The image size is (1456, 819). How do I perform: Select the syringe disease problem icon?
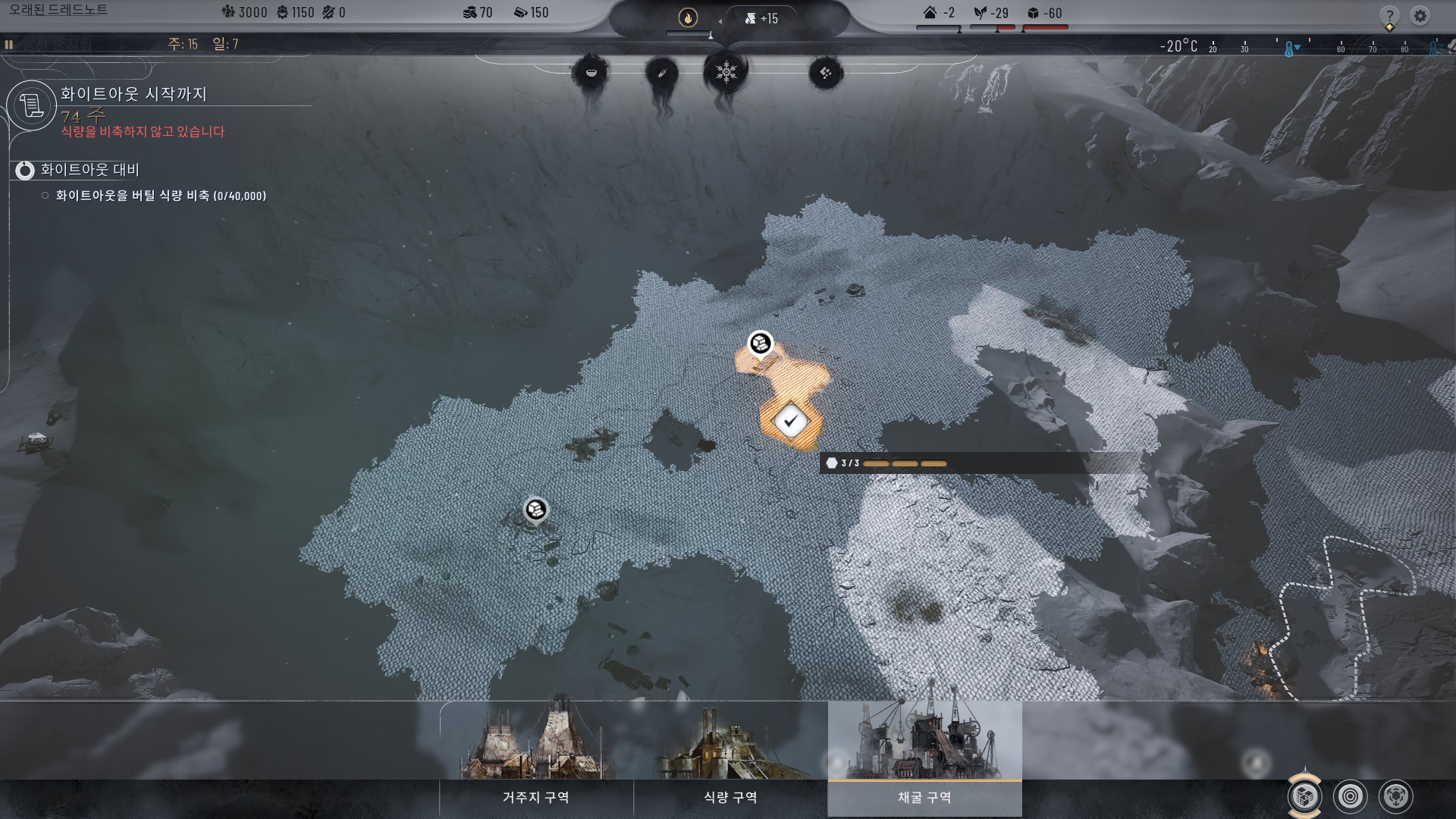pyautogui.click(x=661, y=74)
